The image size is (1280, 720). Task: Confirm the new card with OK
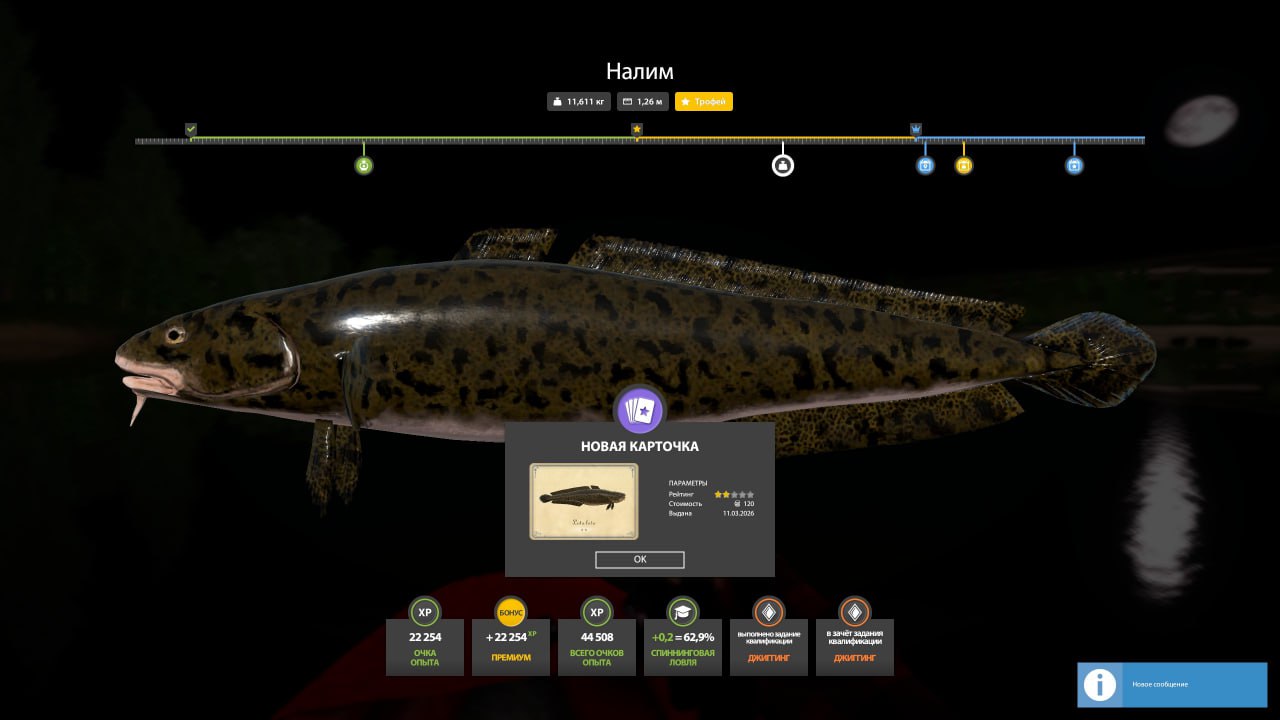[640, 560]
